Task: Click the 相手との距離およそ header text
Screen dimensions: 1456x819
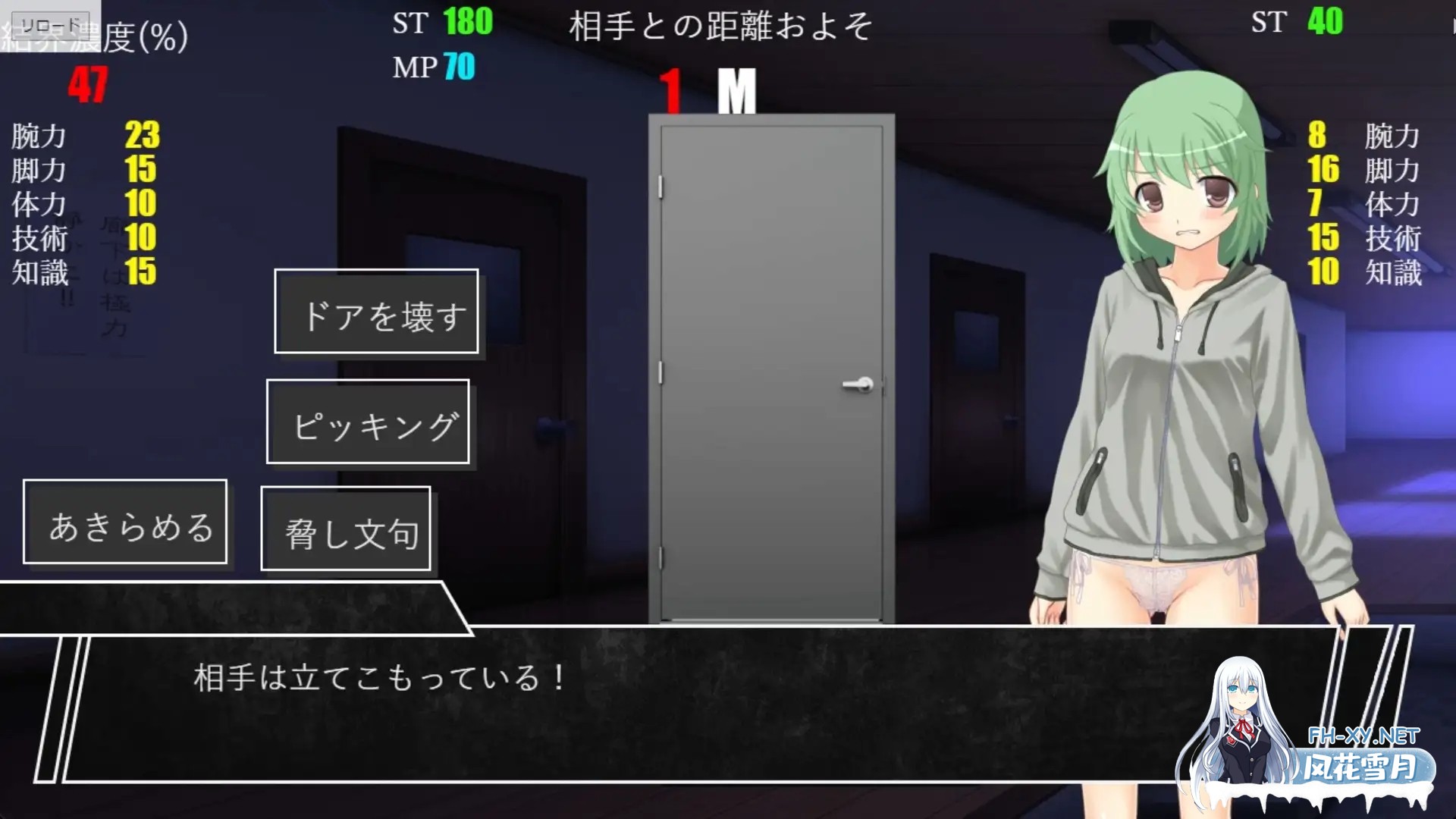Action: pos(722,25)
